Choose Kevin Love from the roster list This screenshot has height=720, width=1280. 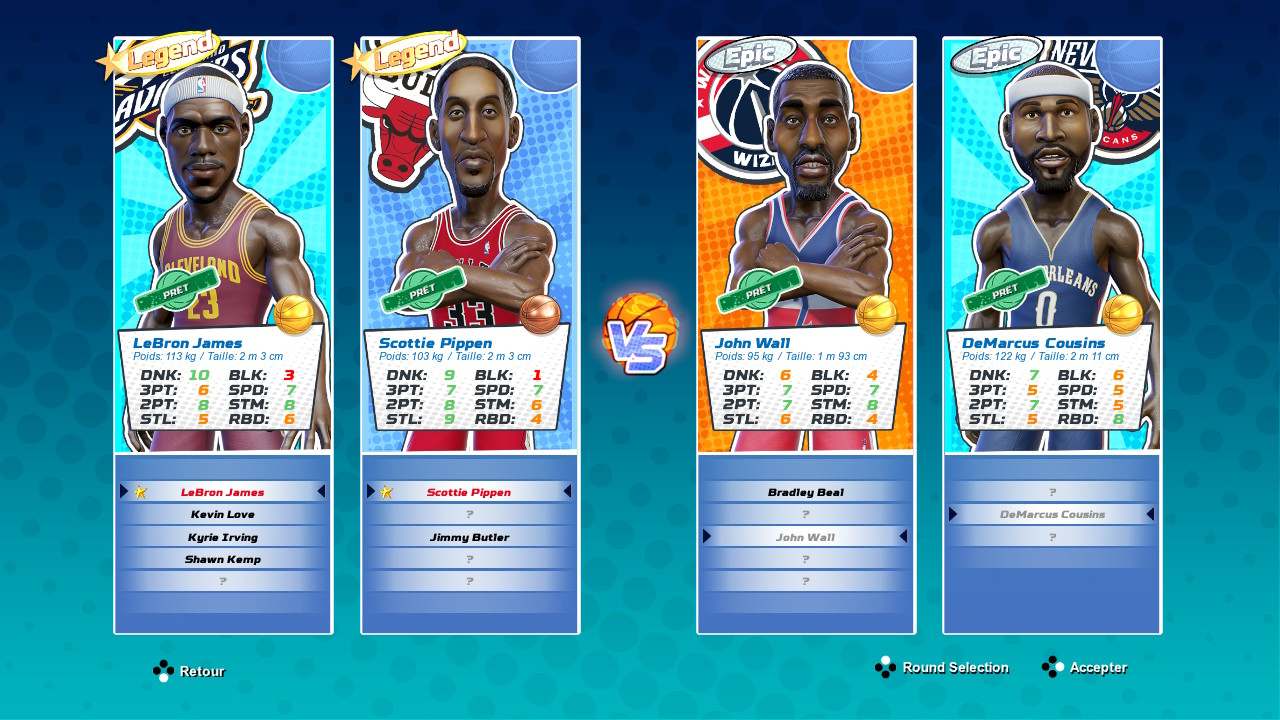tap(223, 514)
